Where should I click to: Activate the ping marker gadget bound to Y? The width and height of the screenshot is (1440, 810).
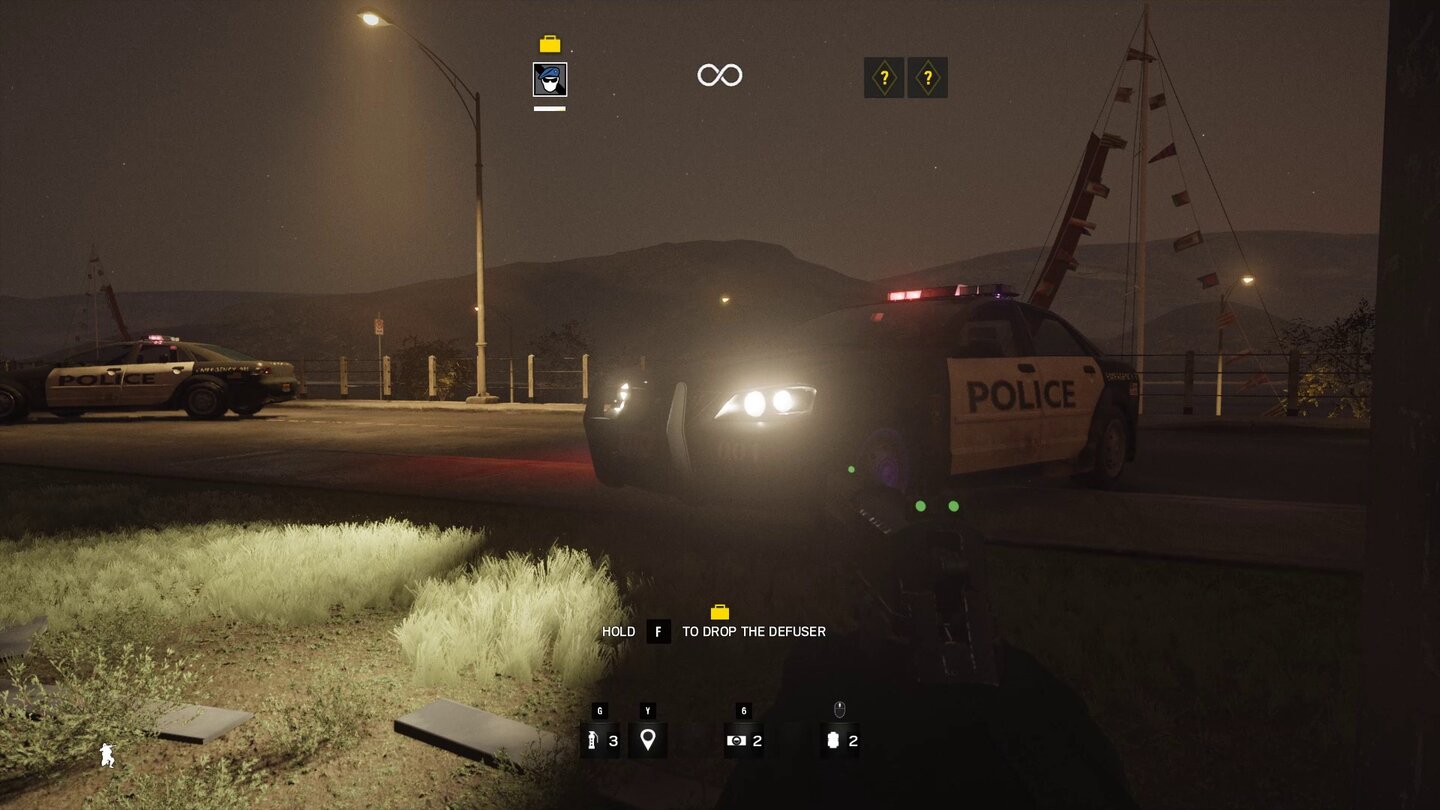648,741
